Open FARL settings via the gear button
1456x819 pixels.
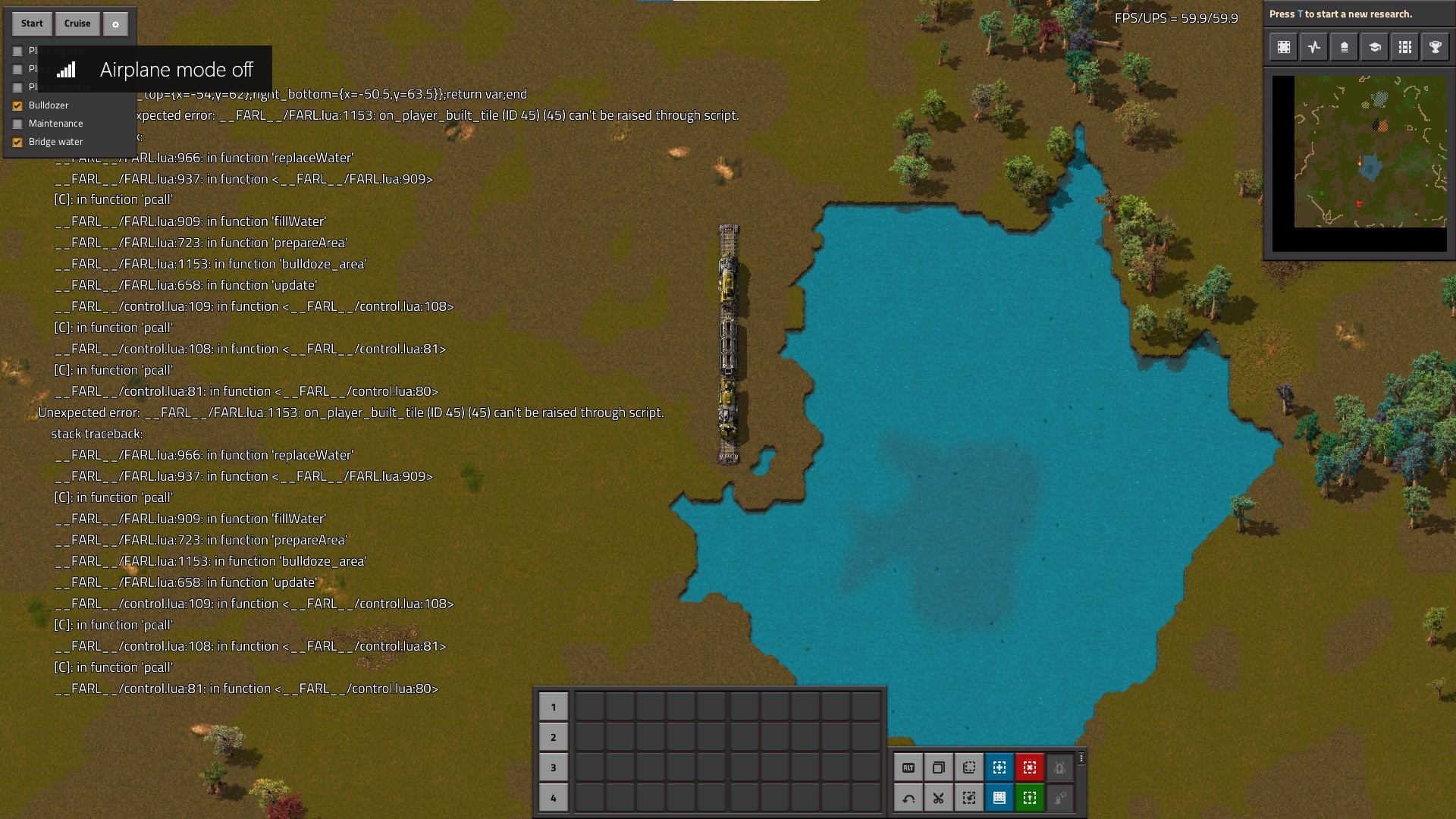[115, 24]
